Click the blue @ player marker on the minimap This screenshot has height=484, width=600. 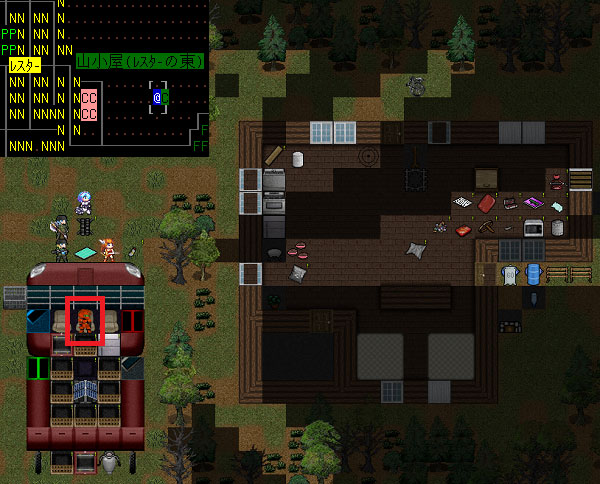tap(158, 97)
